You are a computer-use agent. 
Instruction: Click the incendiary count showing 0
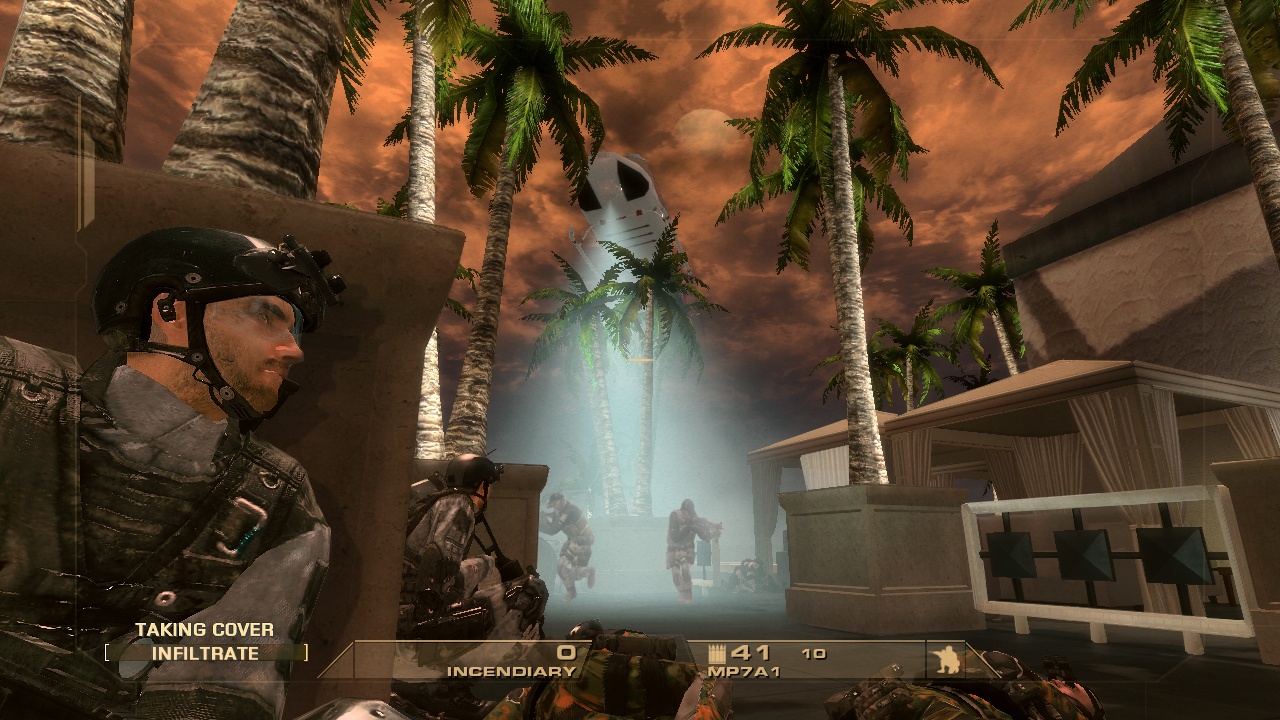[567, 650]
